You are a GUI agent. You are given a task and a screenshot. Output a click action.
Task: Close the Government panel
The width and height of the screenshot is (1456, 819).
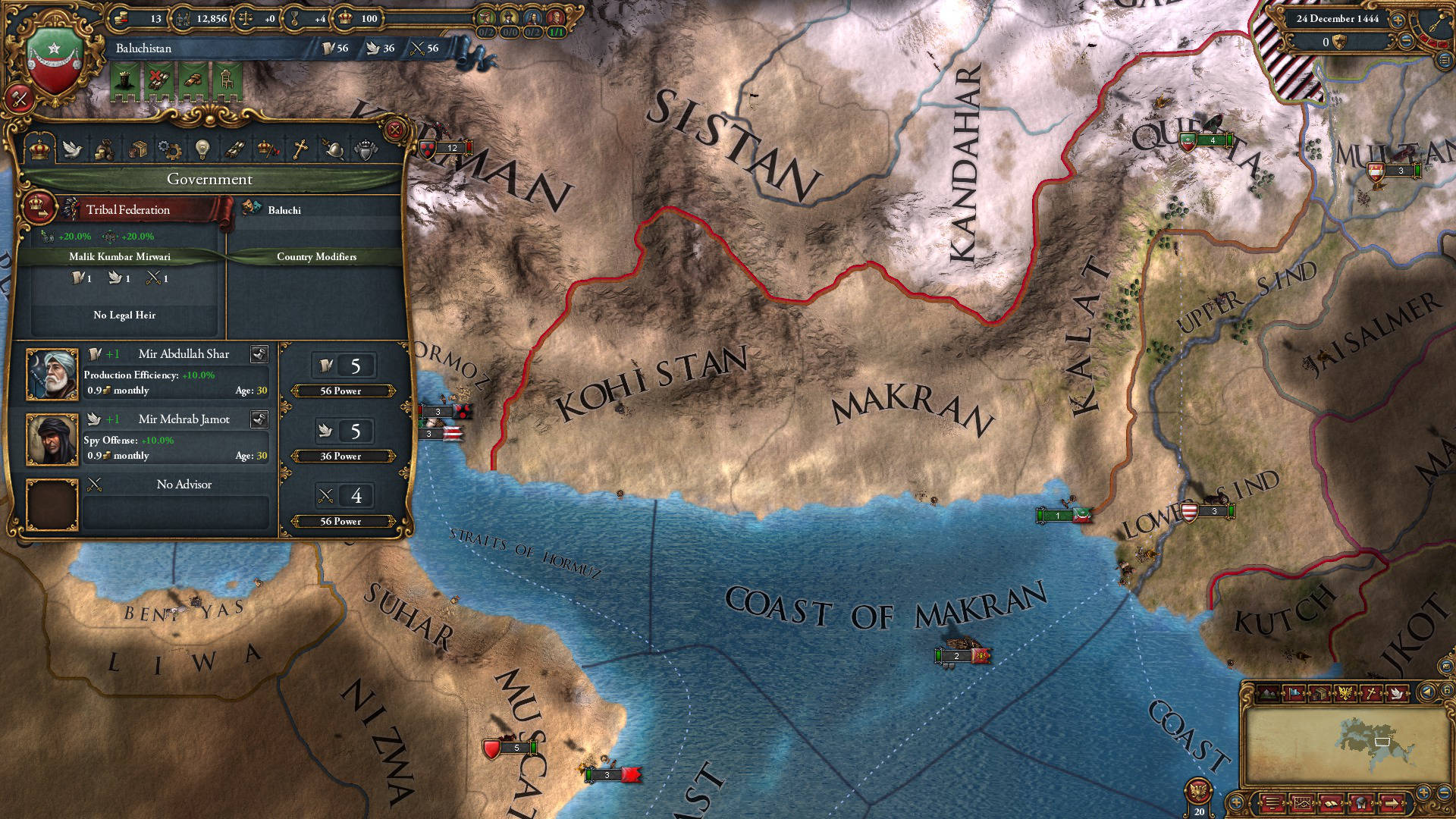395,130
